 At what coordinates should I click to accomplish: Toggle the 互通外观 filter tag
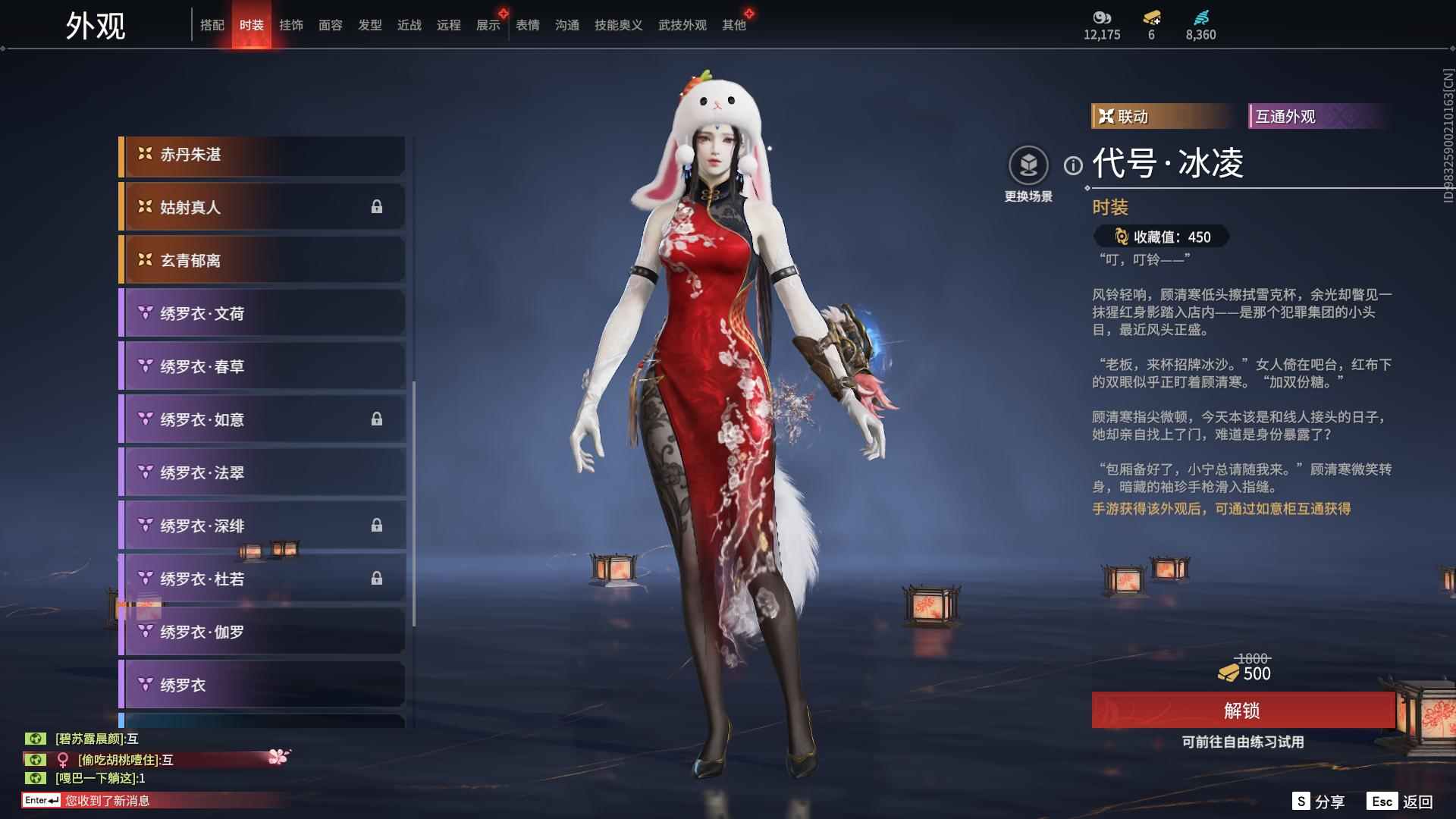(1319, 117)
